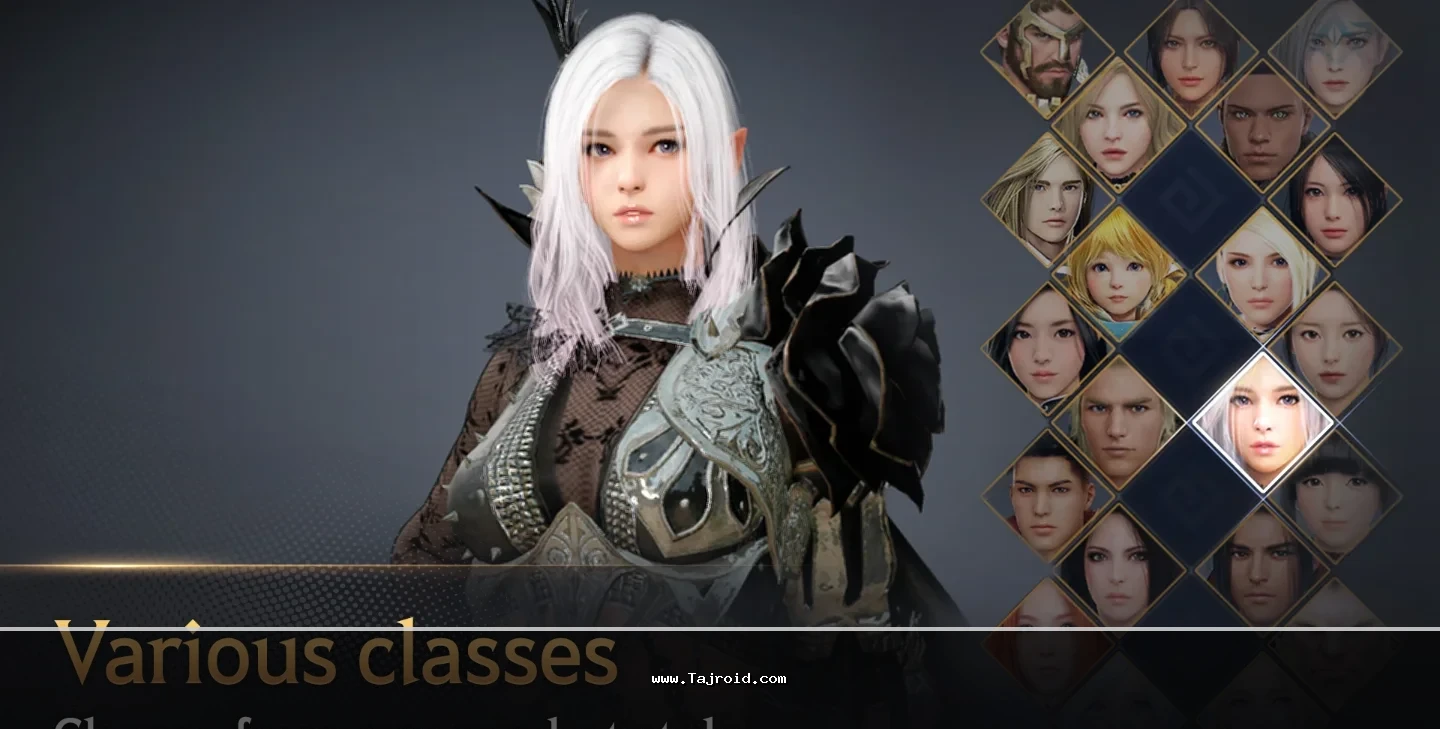Click the highlighted white-haired woman tile

click(x=1262, y=420)
